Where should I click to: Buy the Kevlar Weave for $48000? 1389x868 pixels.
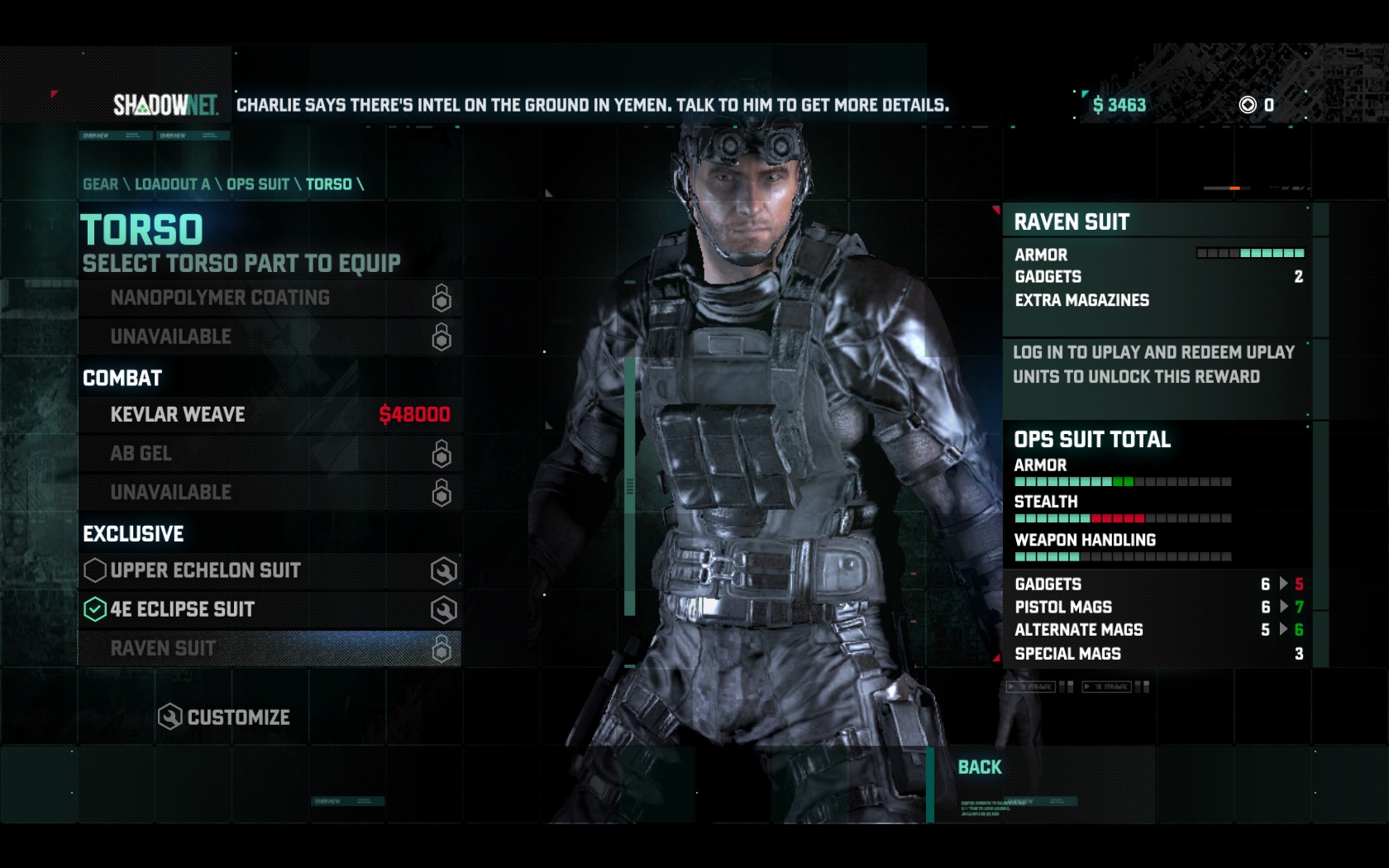(270, 415)
